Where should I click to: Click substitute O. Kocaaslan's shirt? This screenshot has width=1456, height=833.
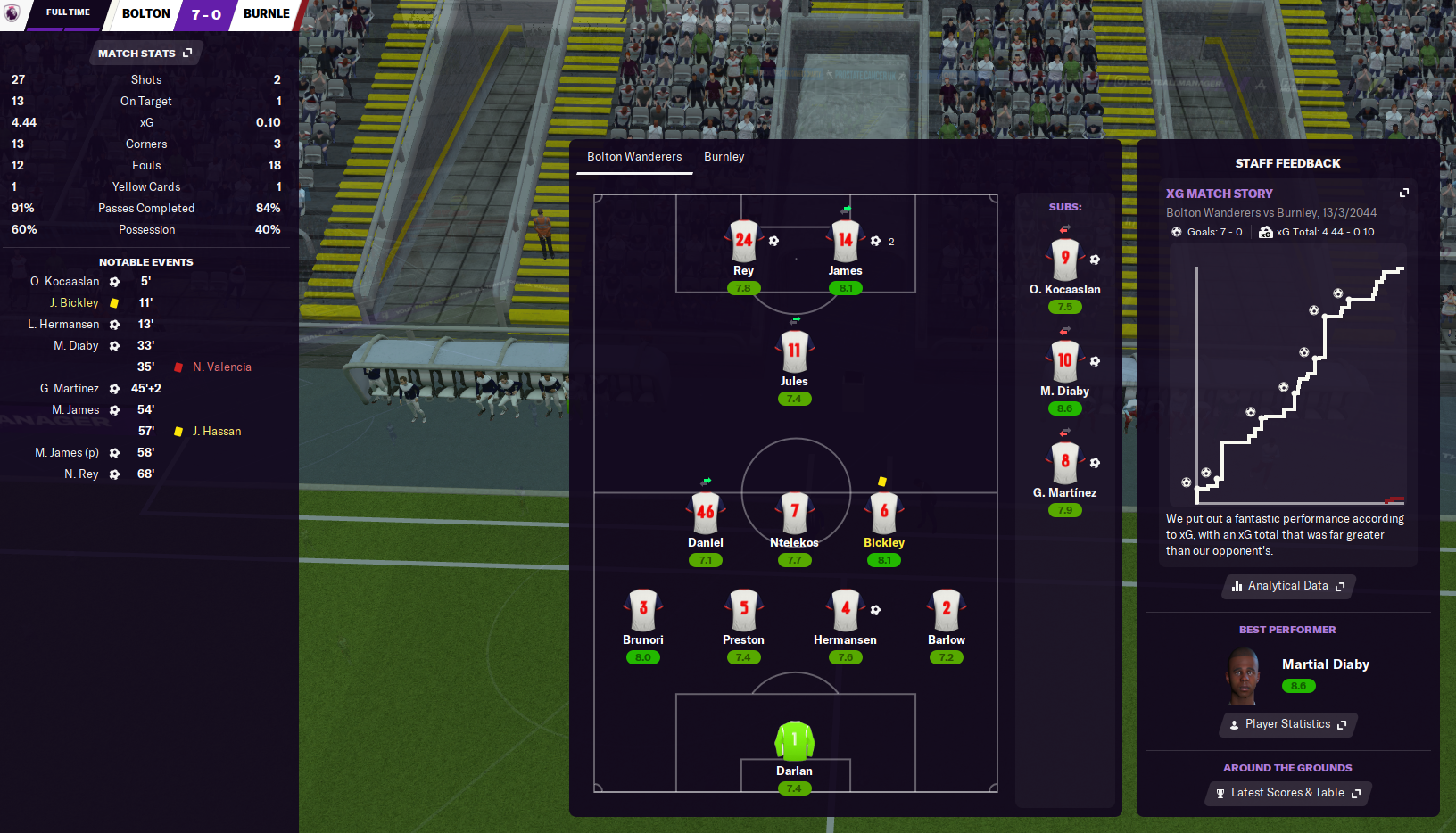1065,260
